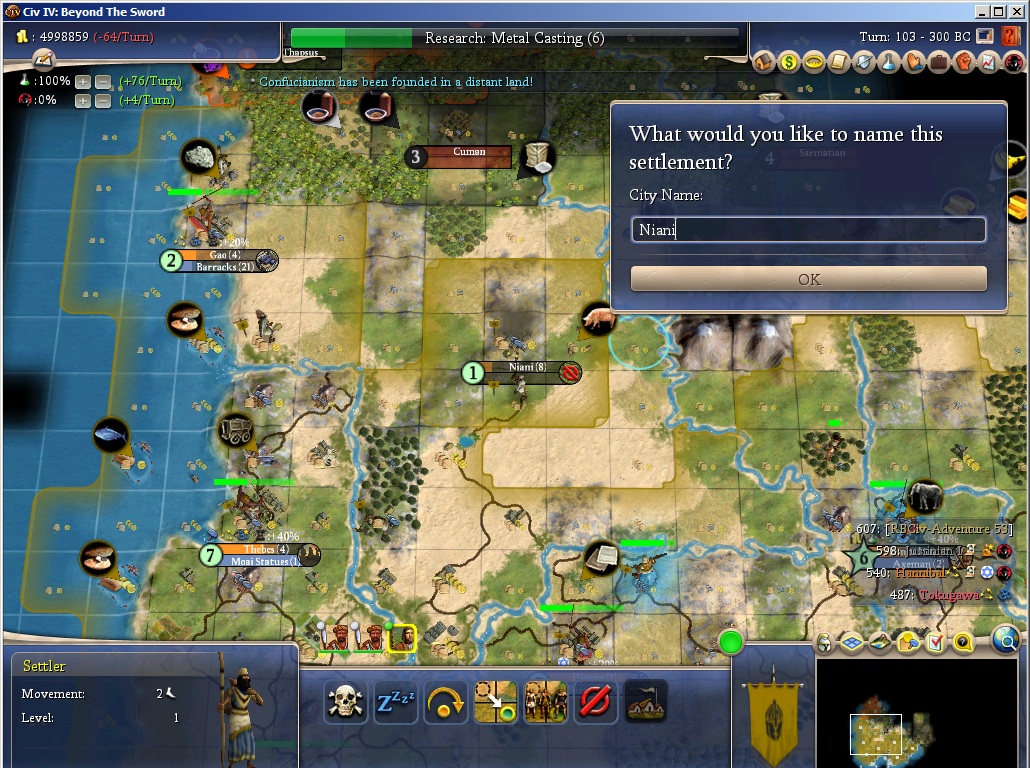Choose the Found City action
Viewport: 1030px width, 768px height.
point(645,702)
